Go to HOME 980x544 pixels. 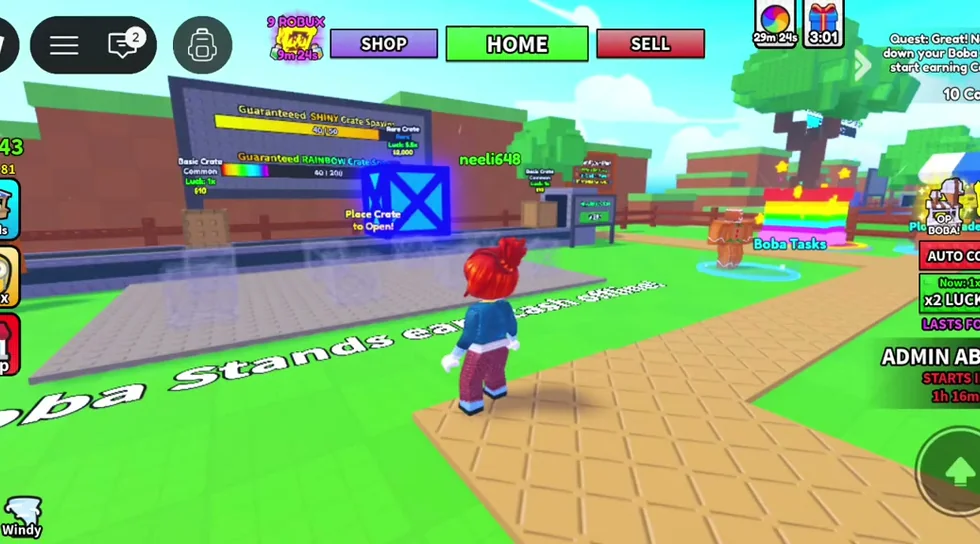[x=516, y=44]
